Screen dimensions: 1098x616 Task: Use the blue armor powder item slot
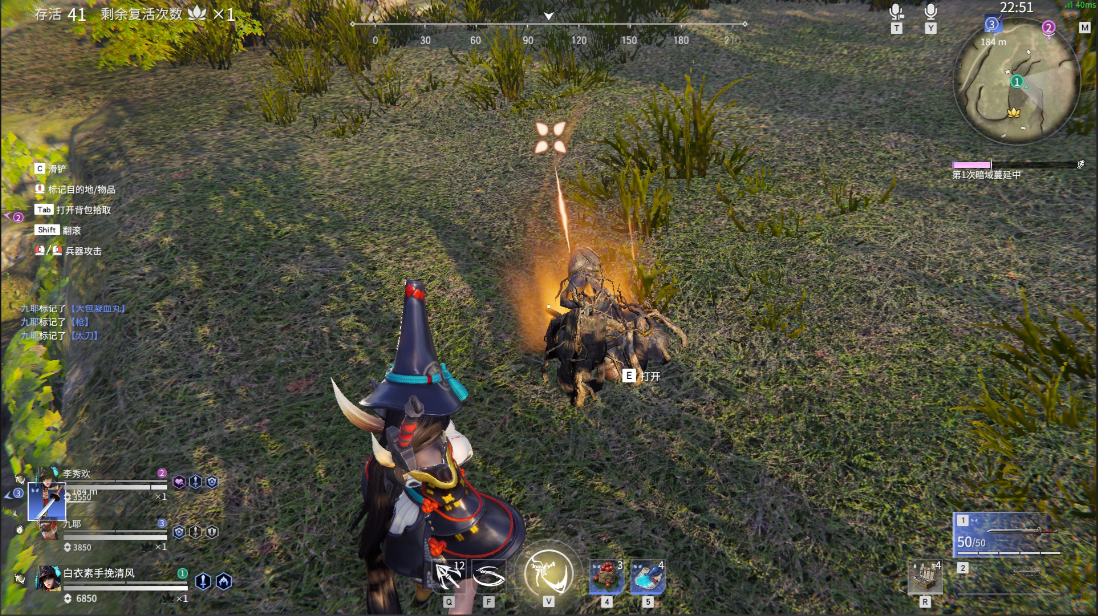[647, 577]
